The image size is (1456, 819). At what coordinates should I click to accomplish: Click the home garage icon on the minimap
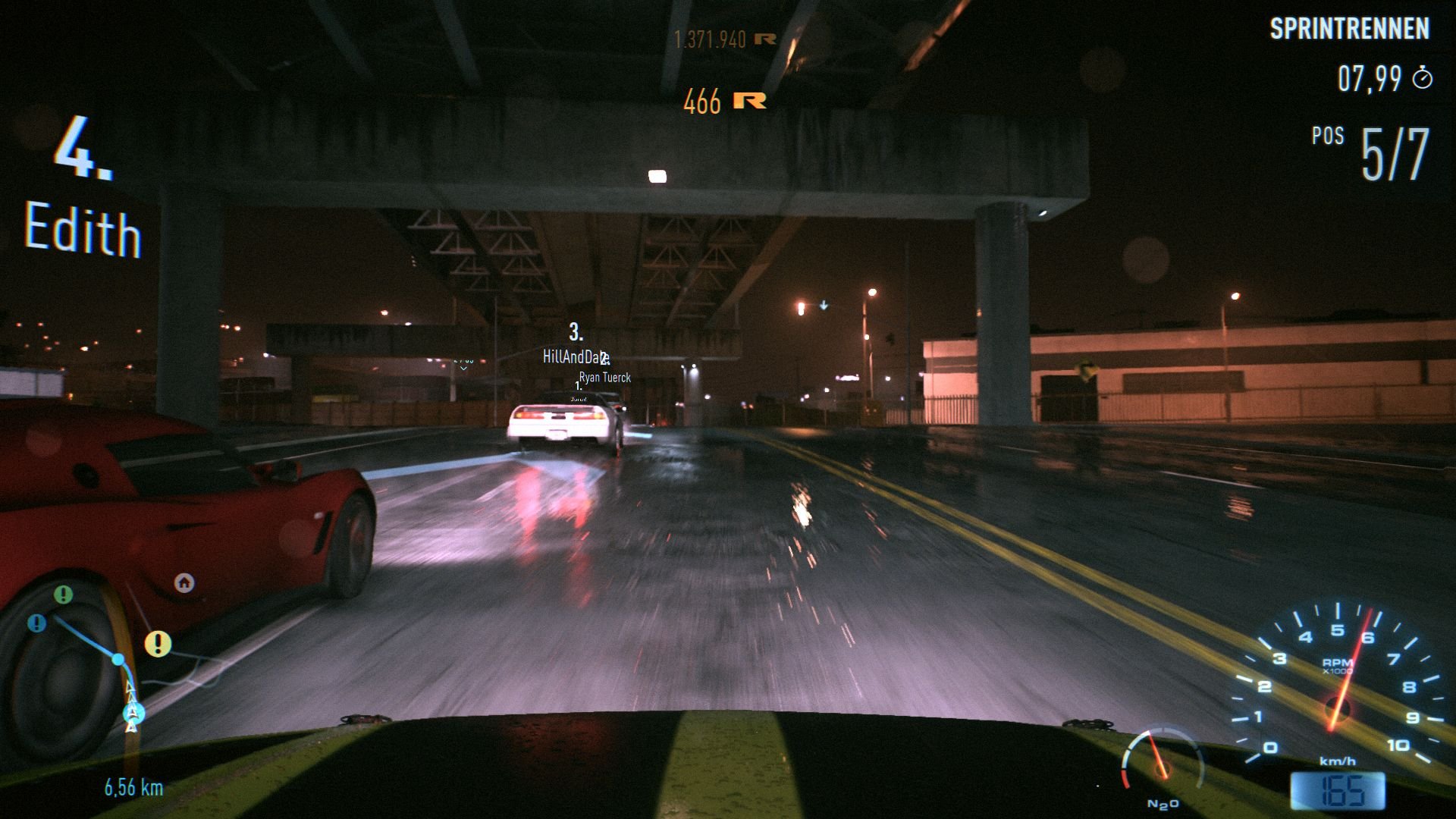coord(184,583)
